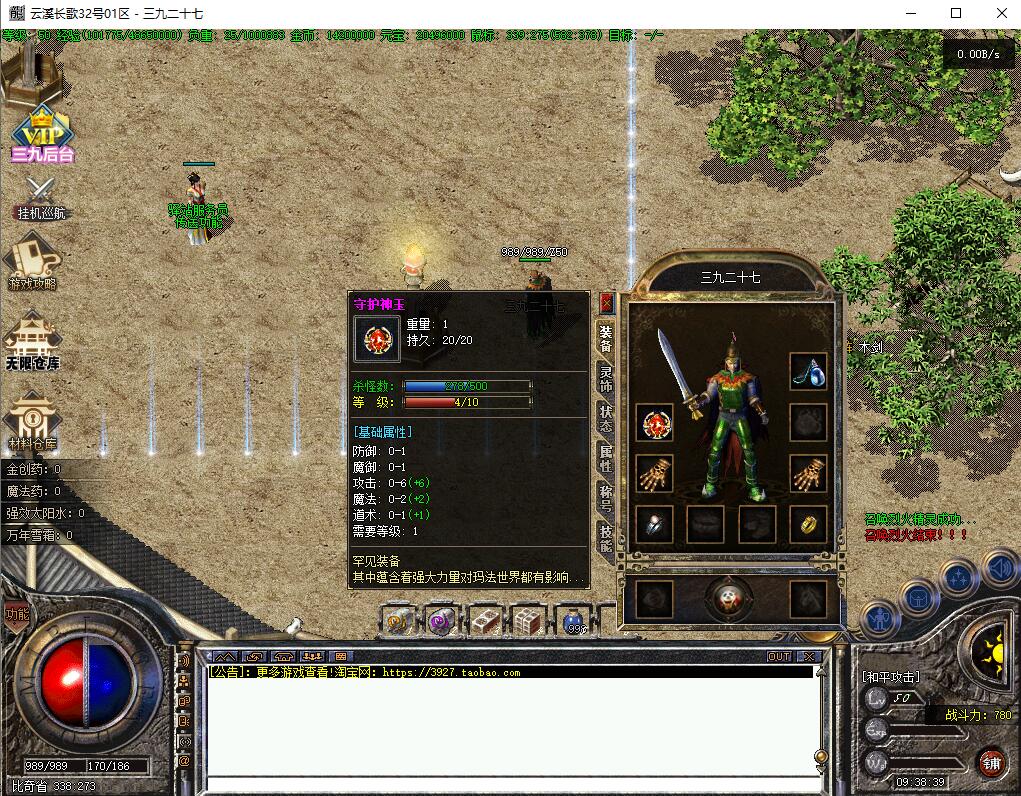
Task: Open the 铺 shop button
Action: (x=991, y=763)
